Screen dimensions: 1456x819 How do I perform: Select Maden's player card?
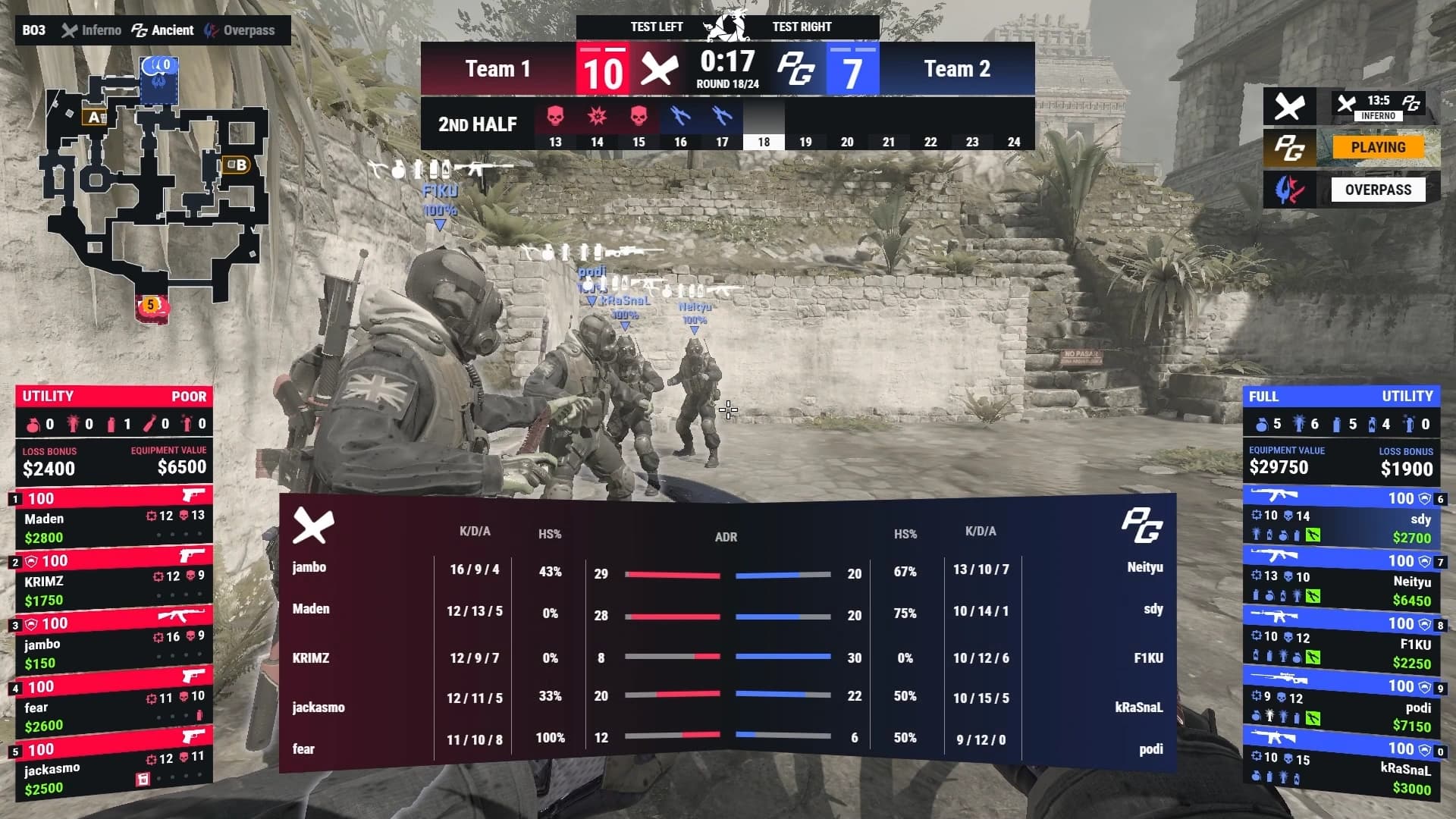coord(114,518)
